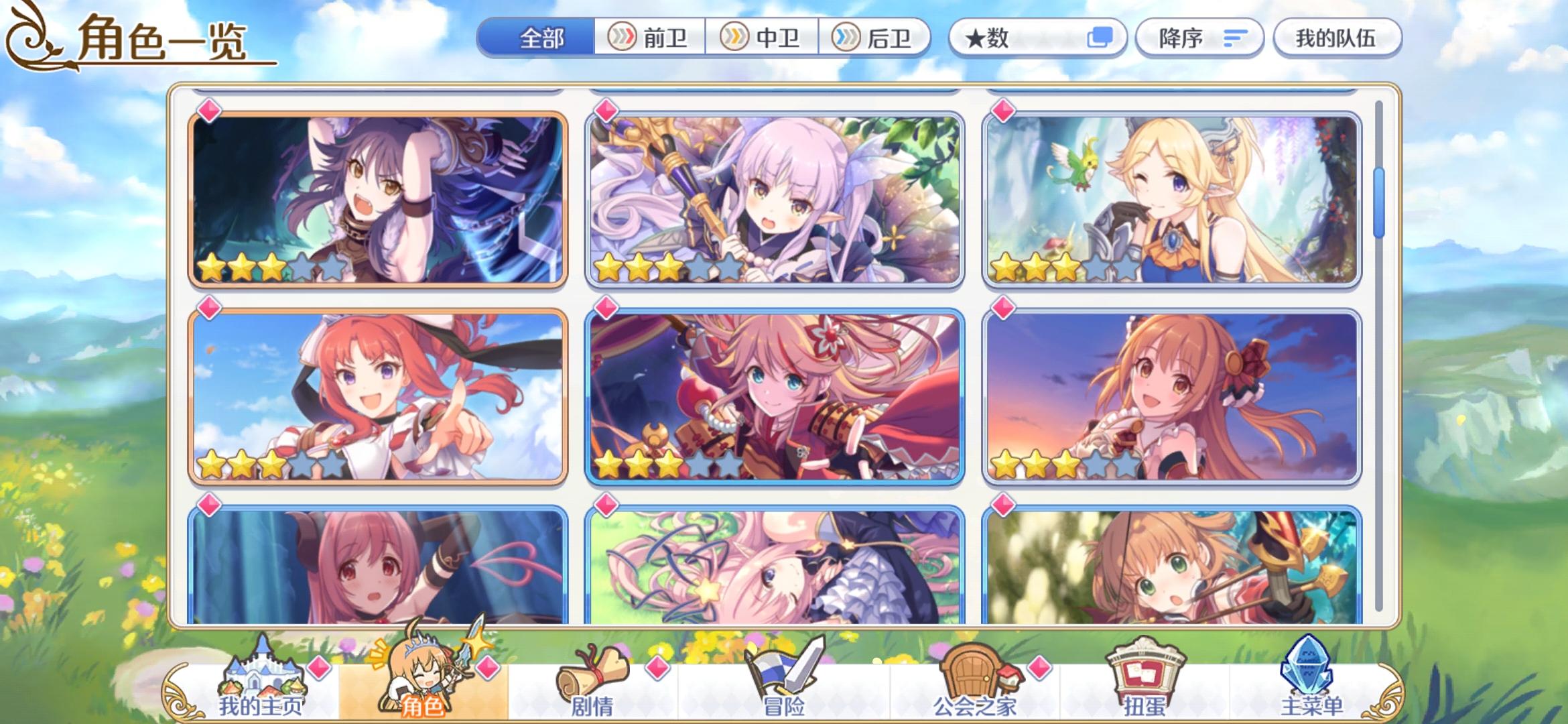Open 我的主页 castle icon
This screenshot has height=724, width=1568.
263,672
